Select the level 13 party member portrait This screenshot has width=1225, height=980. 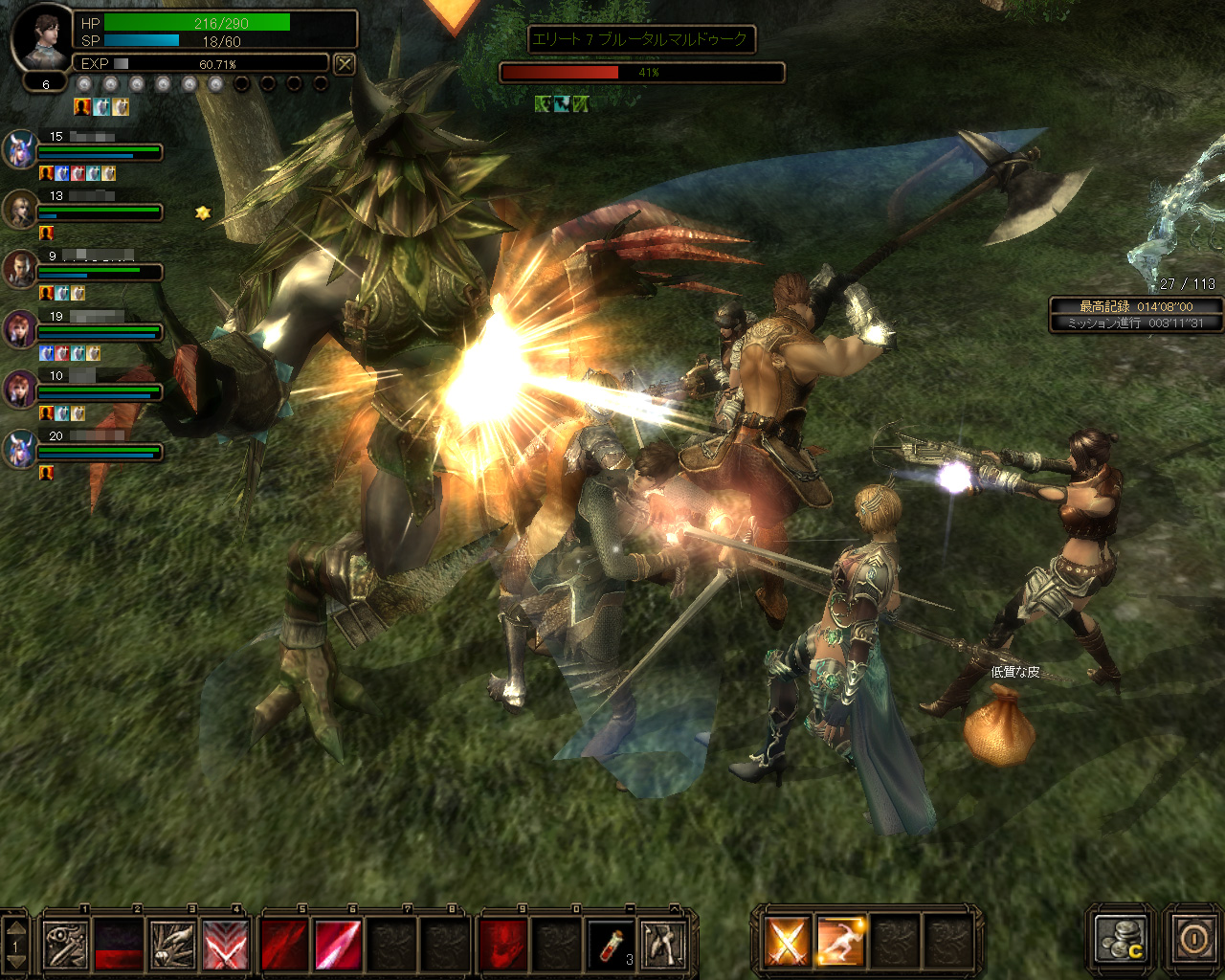pos(20,210)
